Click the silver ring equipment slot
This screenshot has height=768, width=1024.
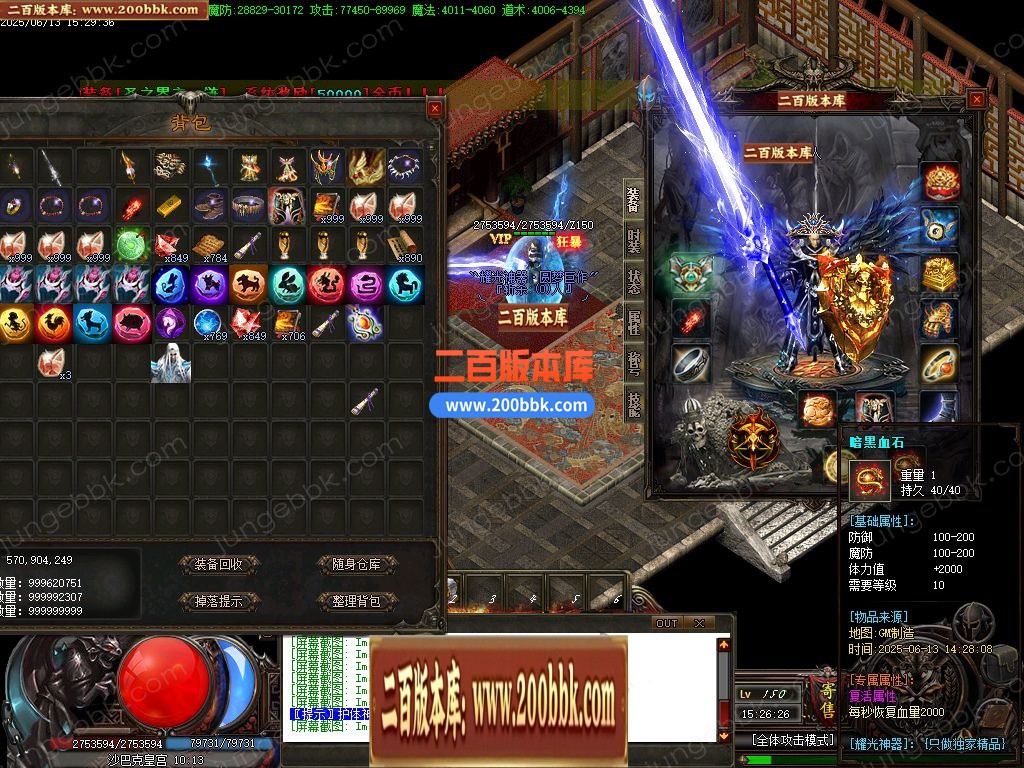click(689, 365)
